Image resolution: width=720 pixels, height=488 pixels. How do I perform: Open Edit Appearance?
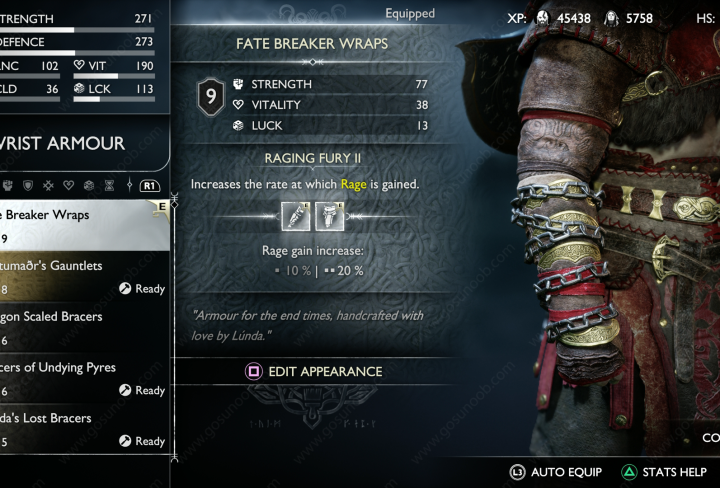(314, 371)
